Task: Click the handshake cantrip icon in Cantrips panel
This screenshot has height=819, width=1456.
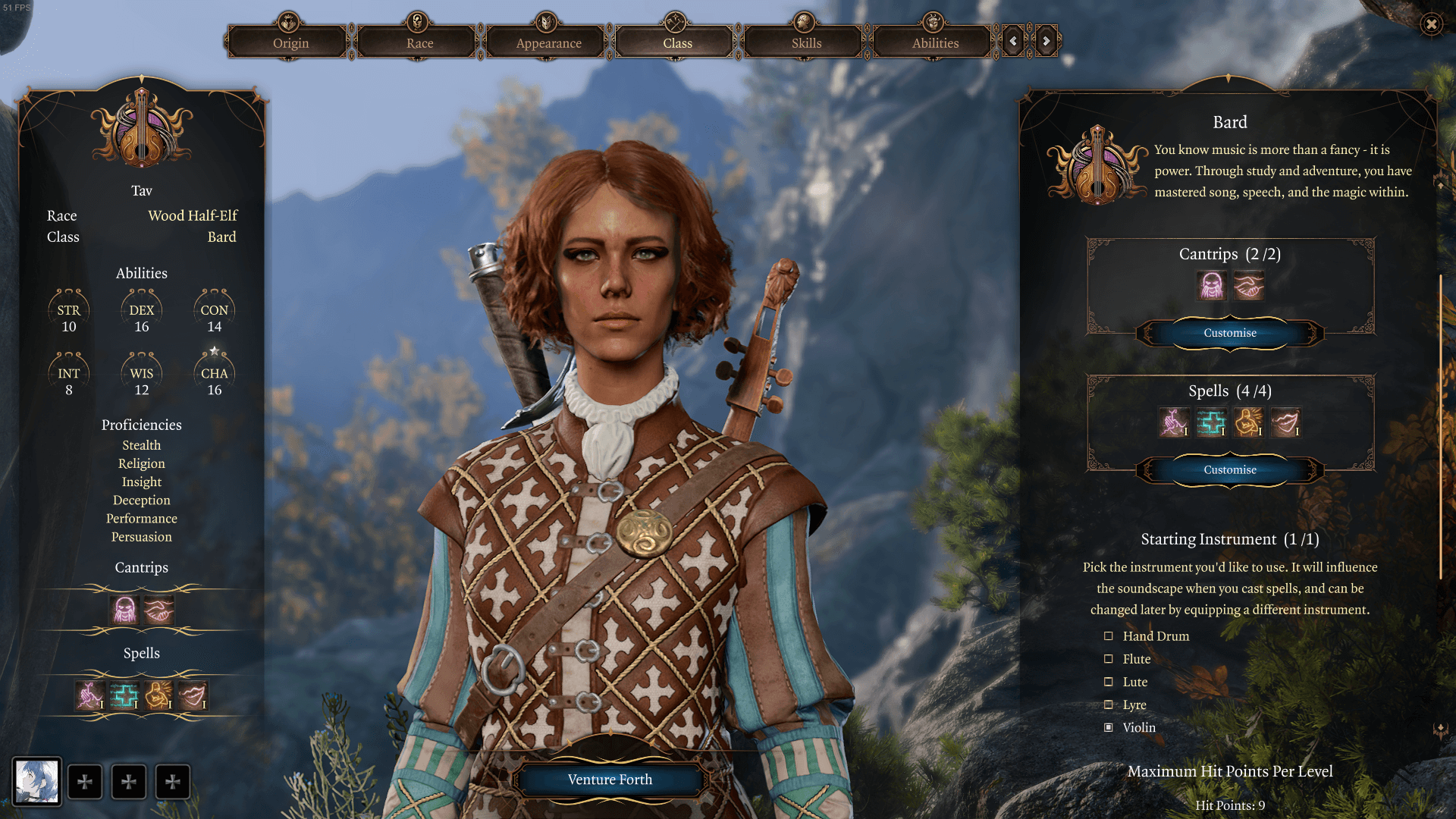Action: pyautogui.click(x=1248, y=286)
